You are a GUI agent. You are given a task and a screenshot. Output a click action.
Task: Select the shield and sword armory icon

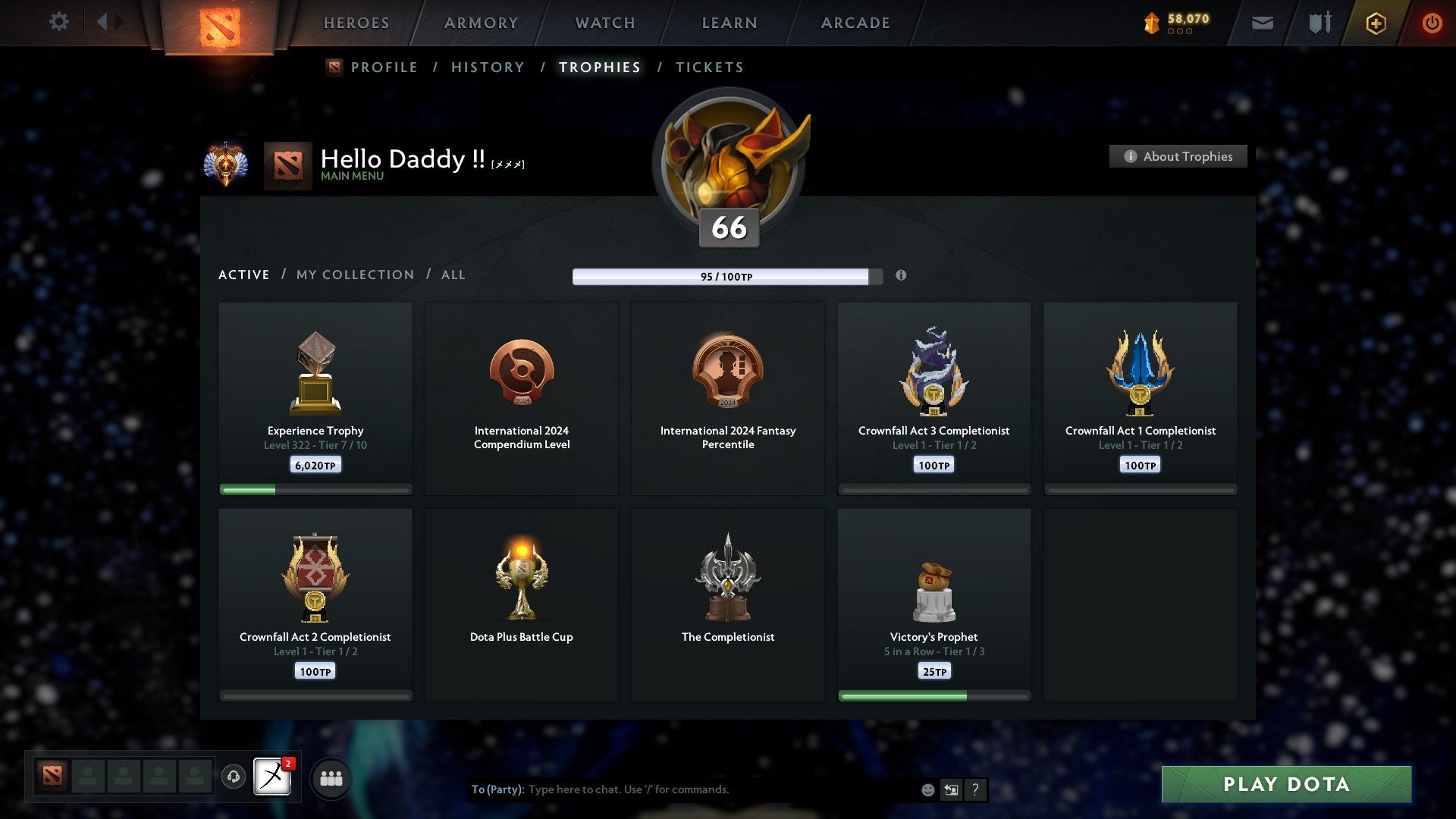click(1319, 23)
